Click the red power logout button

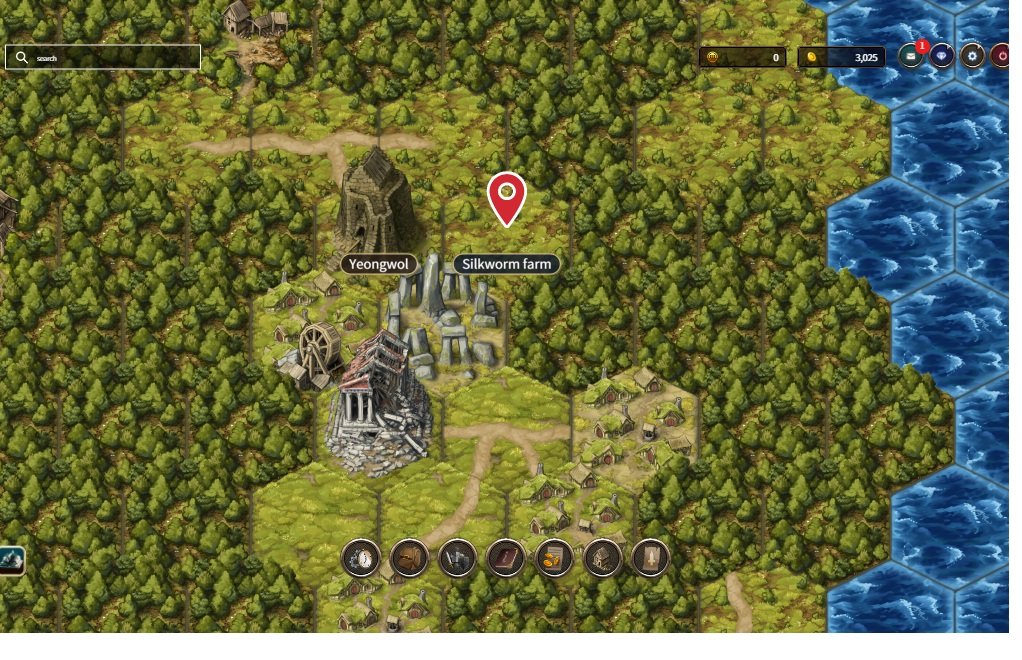(1002, 57)
